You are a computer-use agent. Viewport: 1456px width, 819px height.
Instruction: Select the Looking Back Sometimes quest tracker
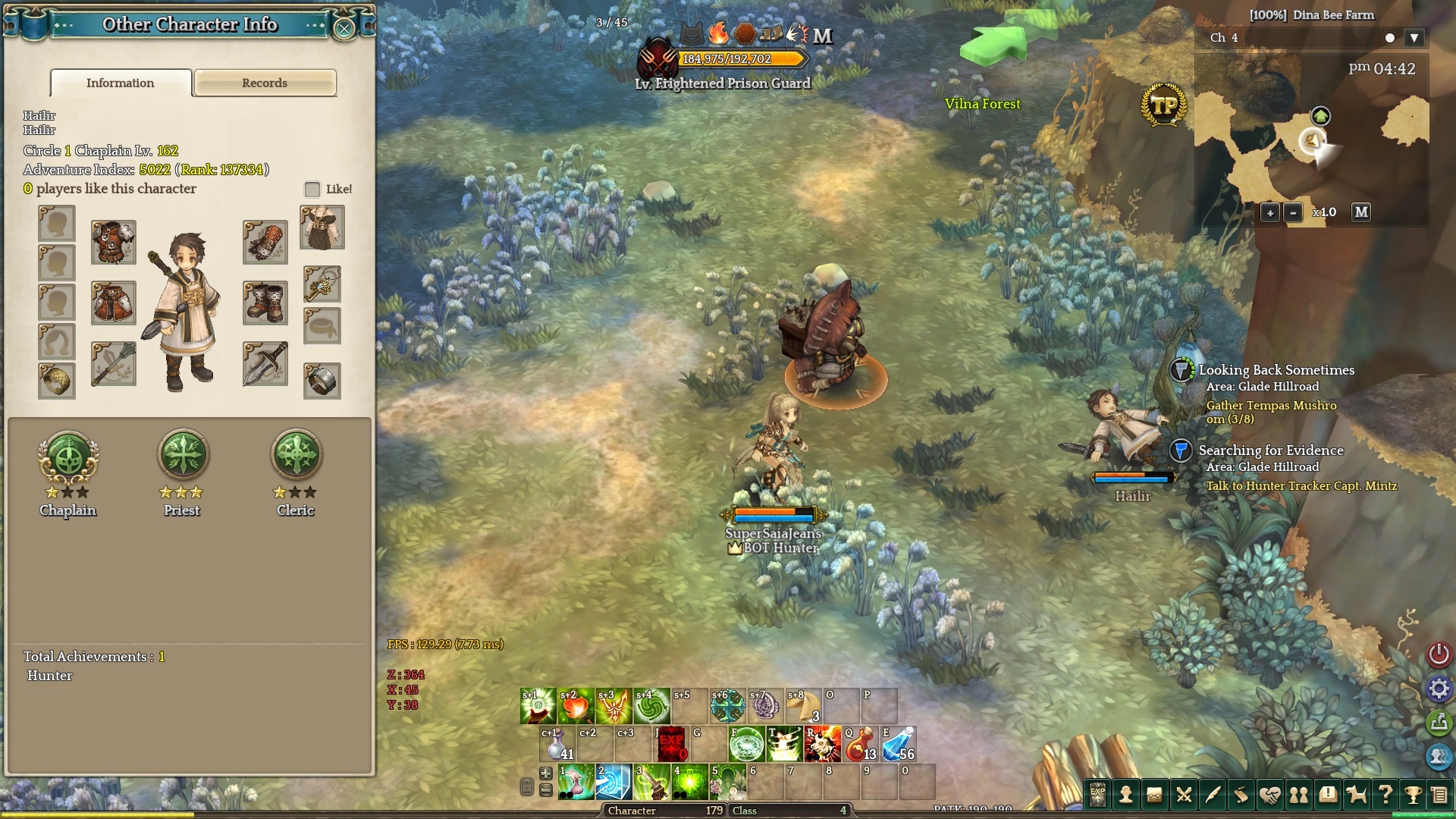(x=1276, y=370)
